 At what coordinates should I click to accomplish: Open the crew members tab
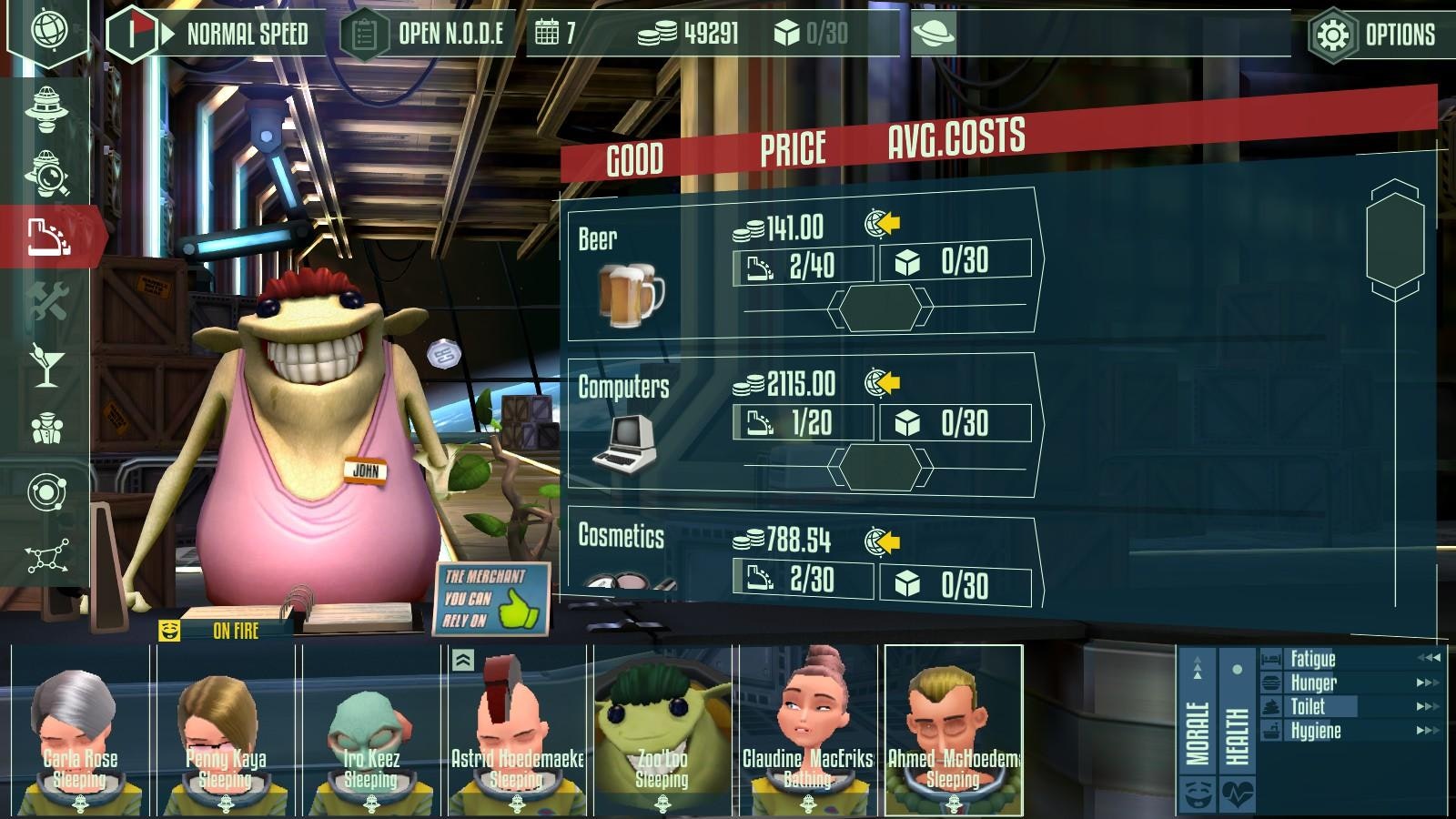tap(47, 428)
